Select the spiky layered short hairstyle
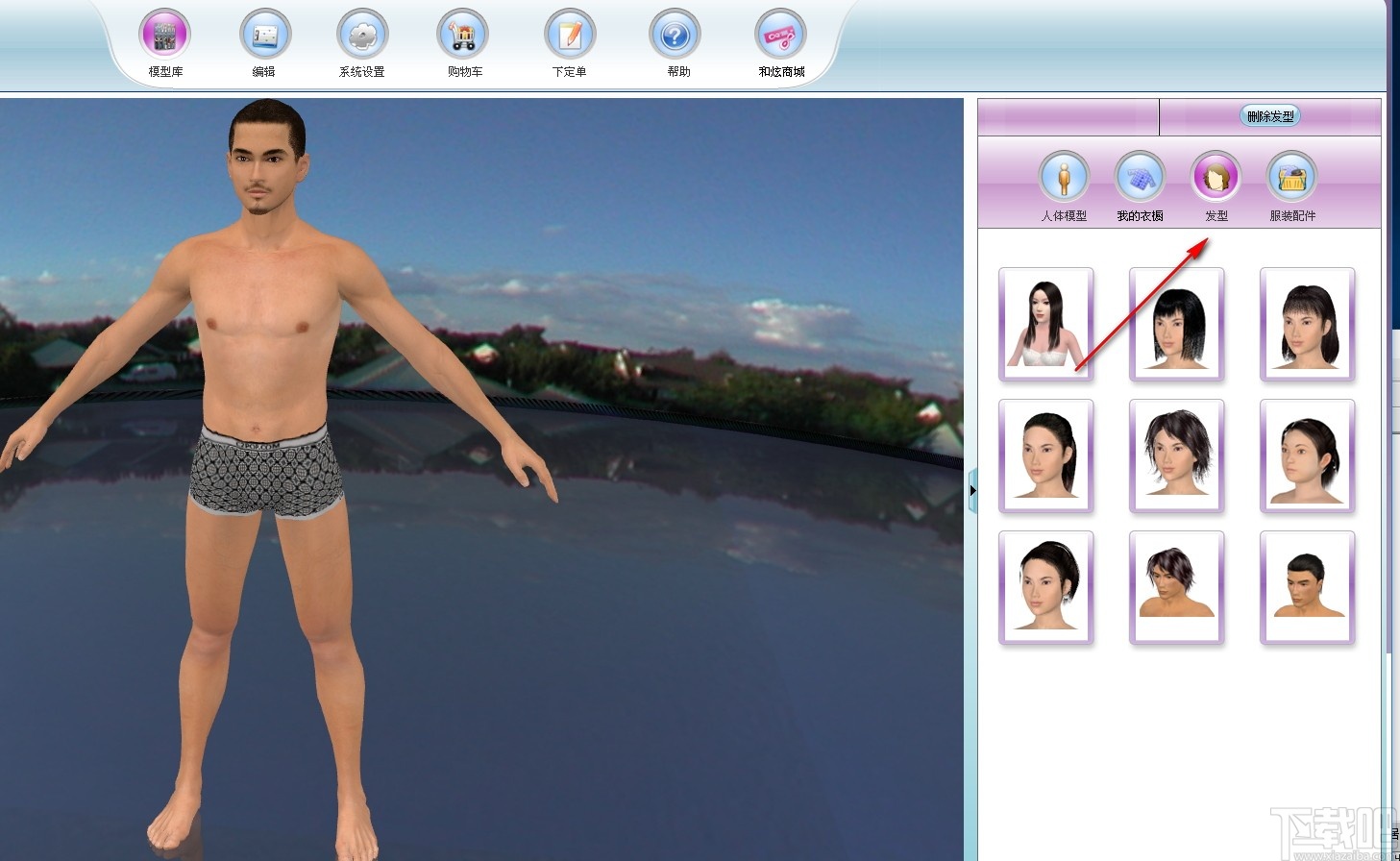This screenshot has width=1400, height=861. 1177,455
